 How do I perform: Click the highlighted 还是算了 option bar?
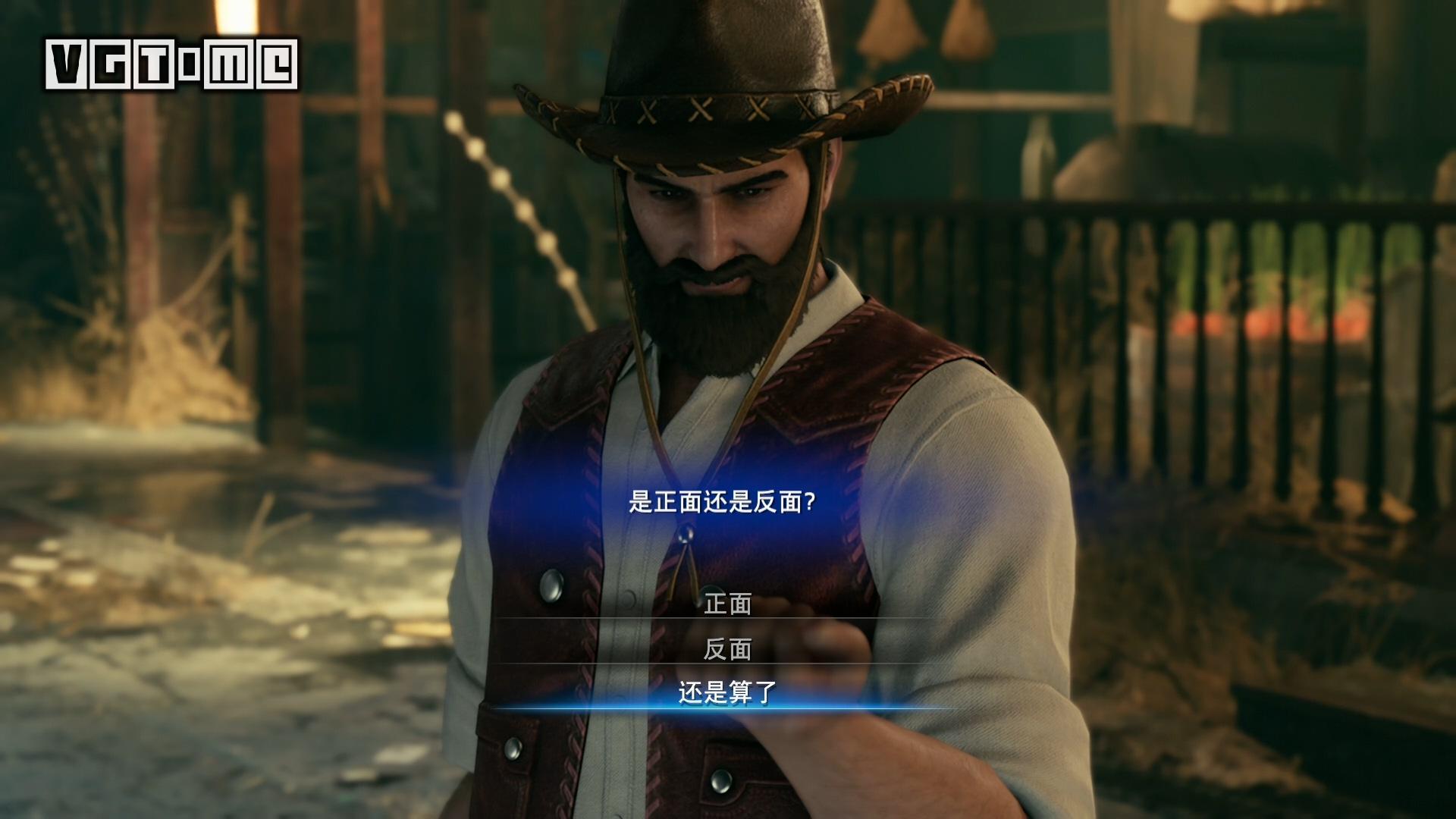click(728, 694)
